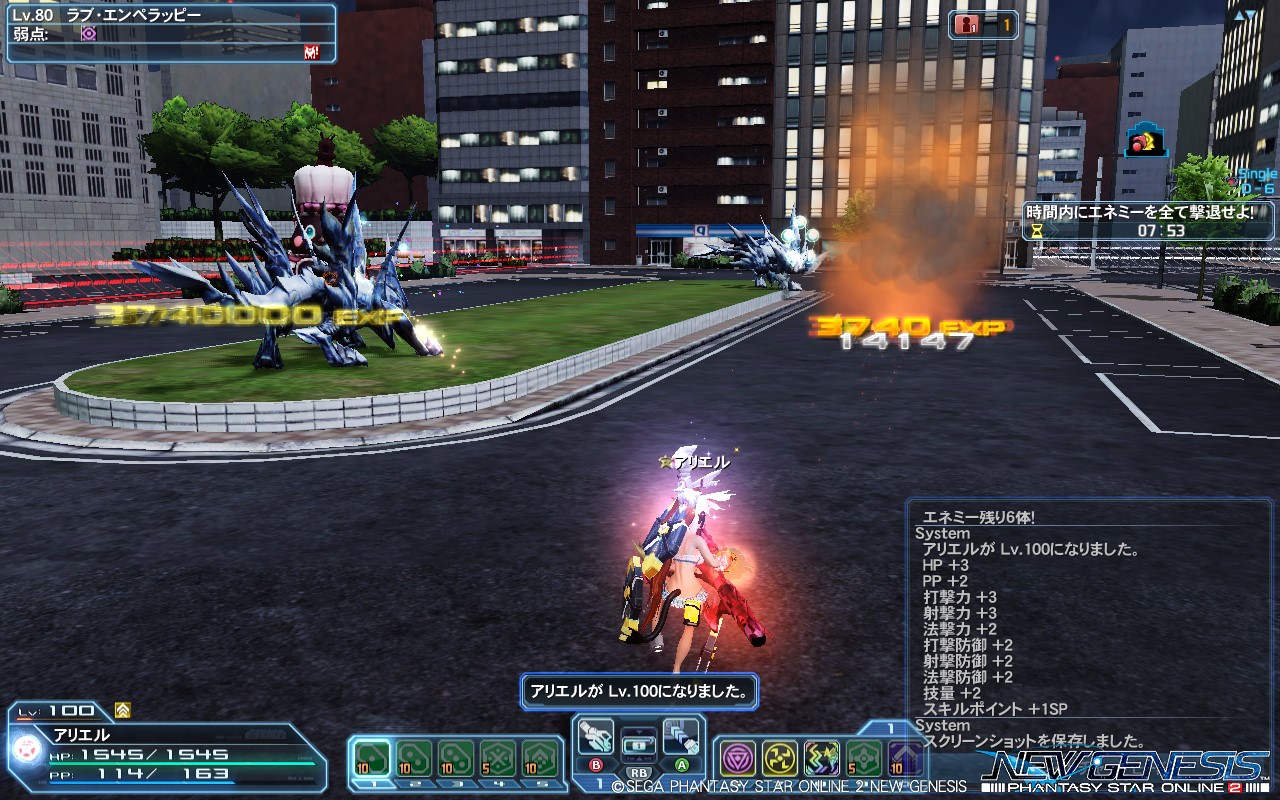The image size is (1280, 800).
Task: Click the weakness element icon beside 弱点
Action: 88,32
